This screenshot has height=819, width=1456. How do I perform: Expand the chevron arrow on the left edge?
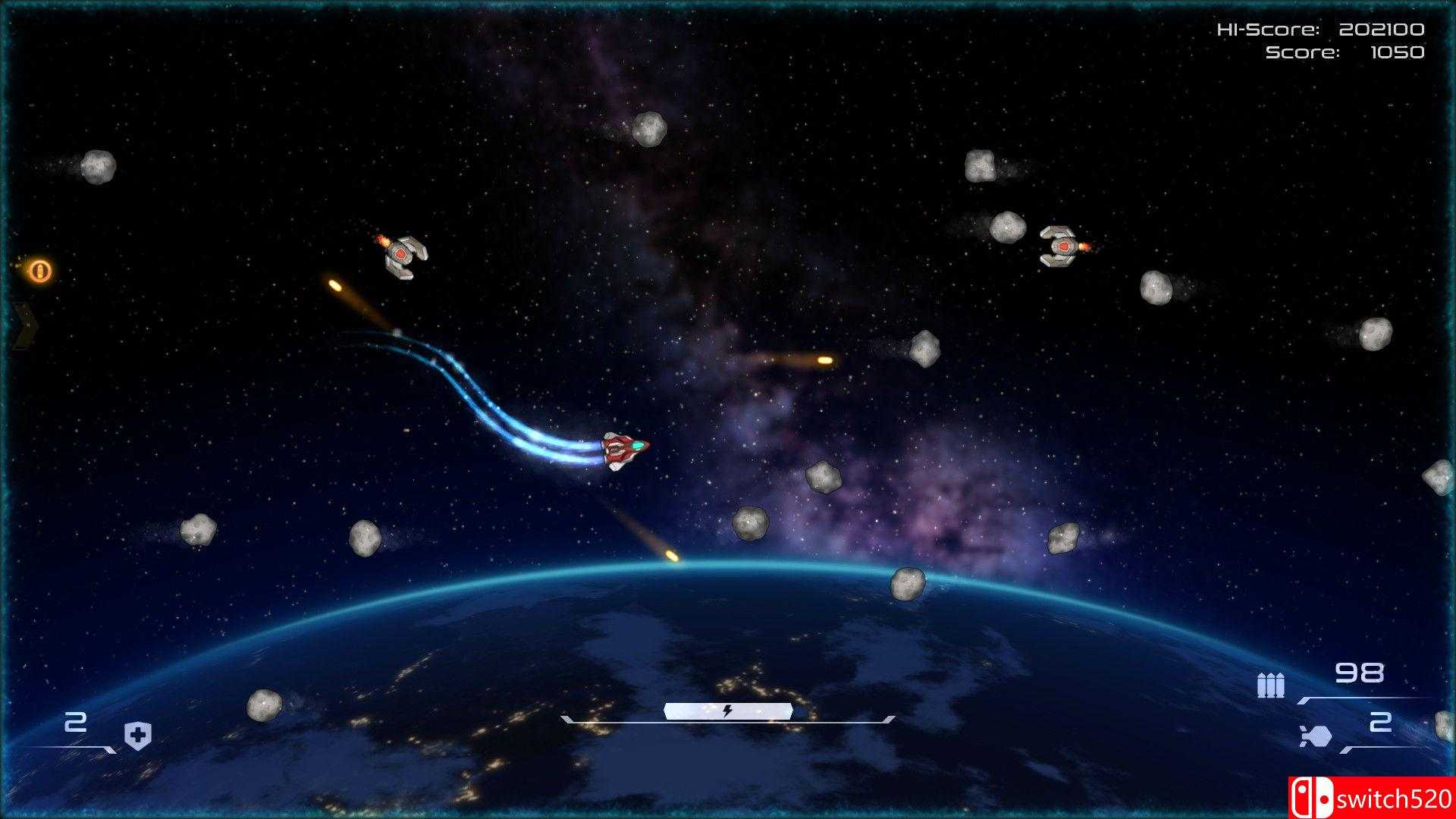[25, 325]
